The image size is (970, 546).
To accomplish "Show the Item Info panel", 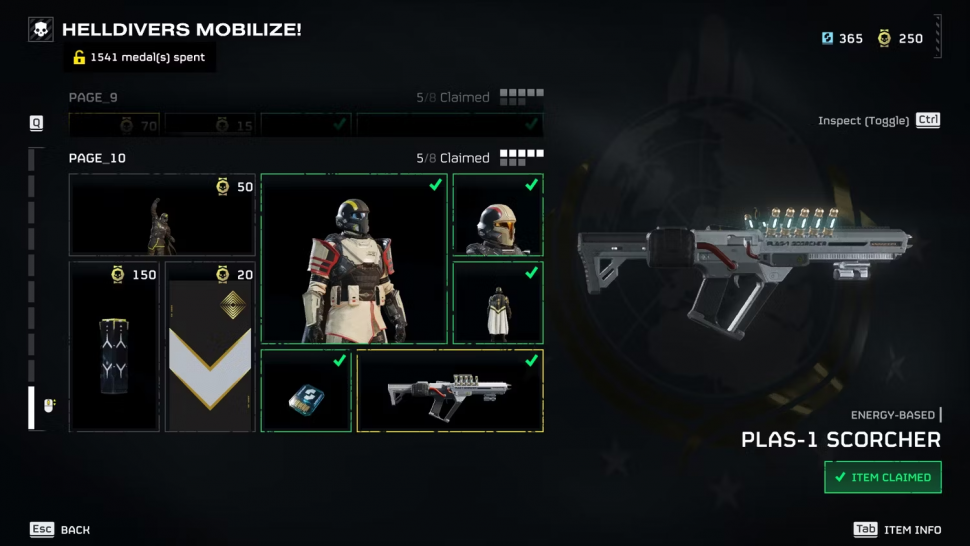I will coord(897,529).
